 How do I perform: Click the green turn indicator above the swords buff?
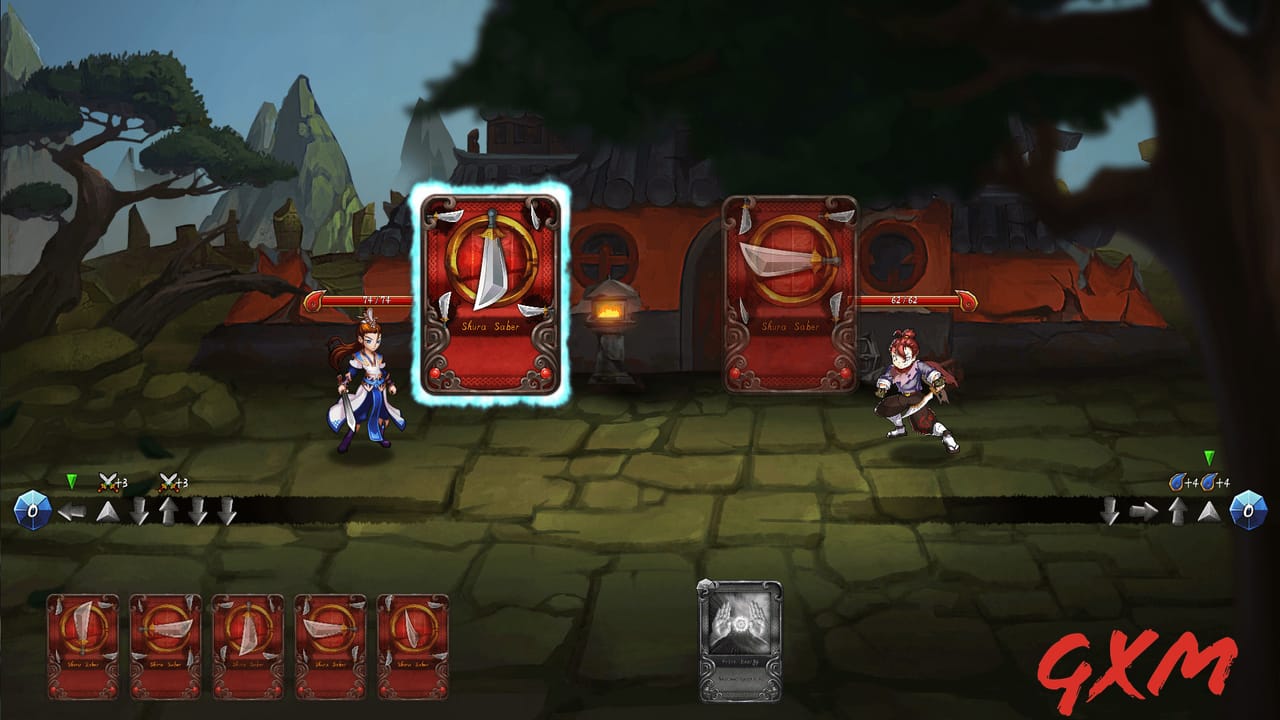(70, 480)
